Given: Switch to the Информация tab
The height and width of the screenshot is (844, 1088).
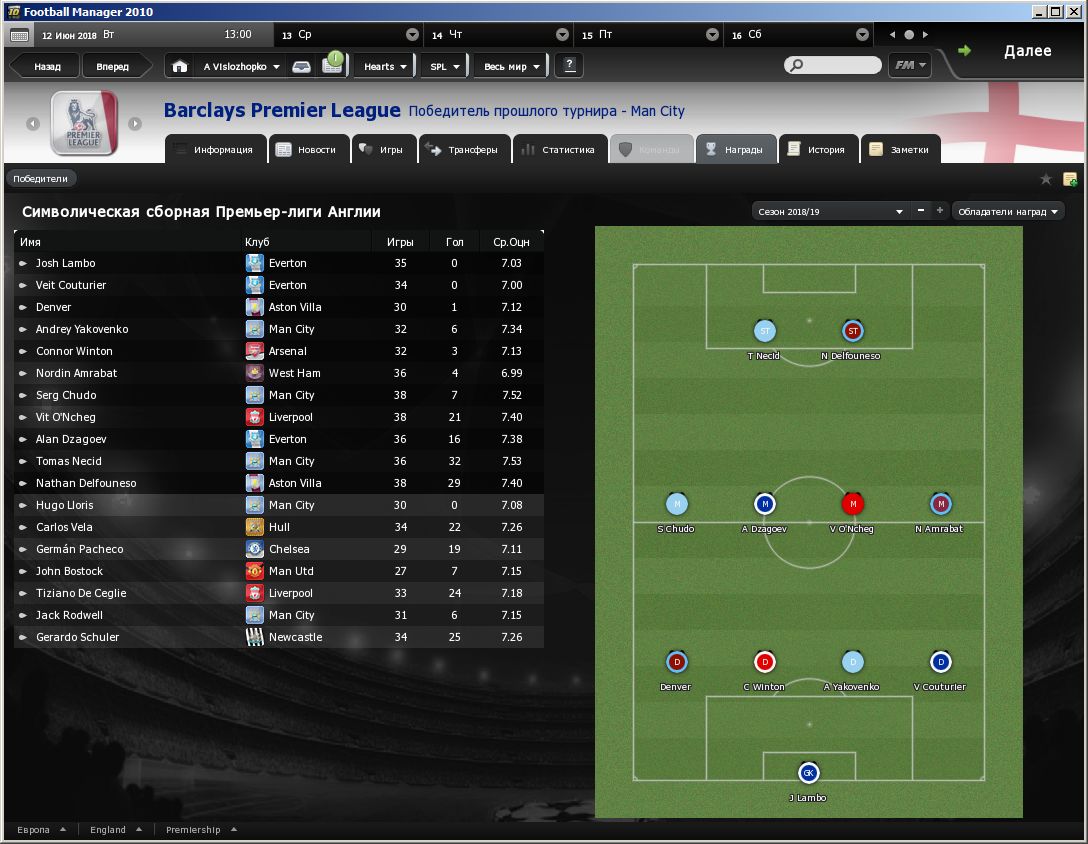Looking at the screenshot, I should point(214,150).
